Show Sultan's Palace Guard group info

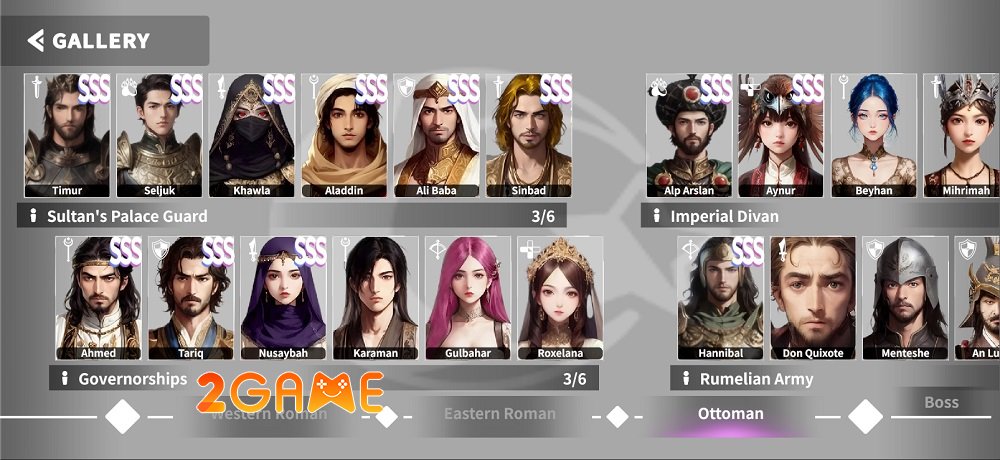[x=33, y=216]
